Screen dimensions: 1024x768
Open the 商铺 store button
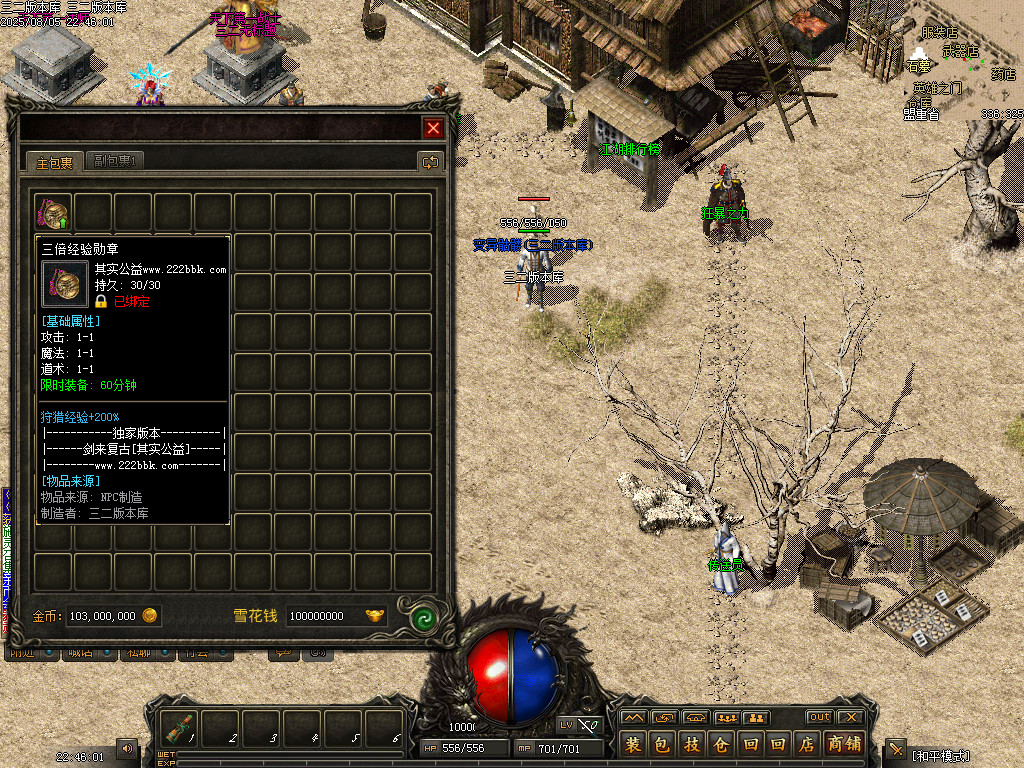pos(845,745)
